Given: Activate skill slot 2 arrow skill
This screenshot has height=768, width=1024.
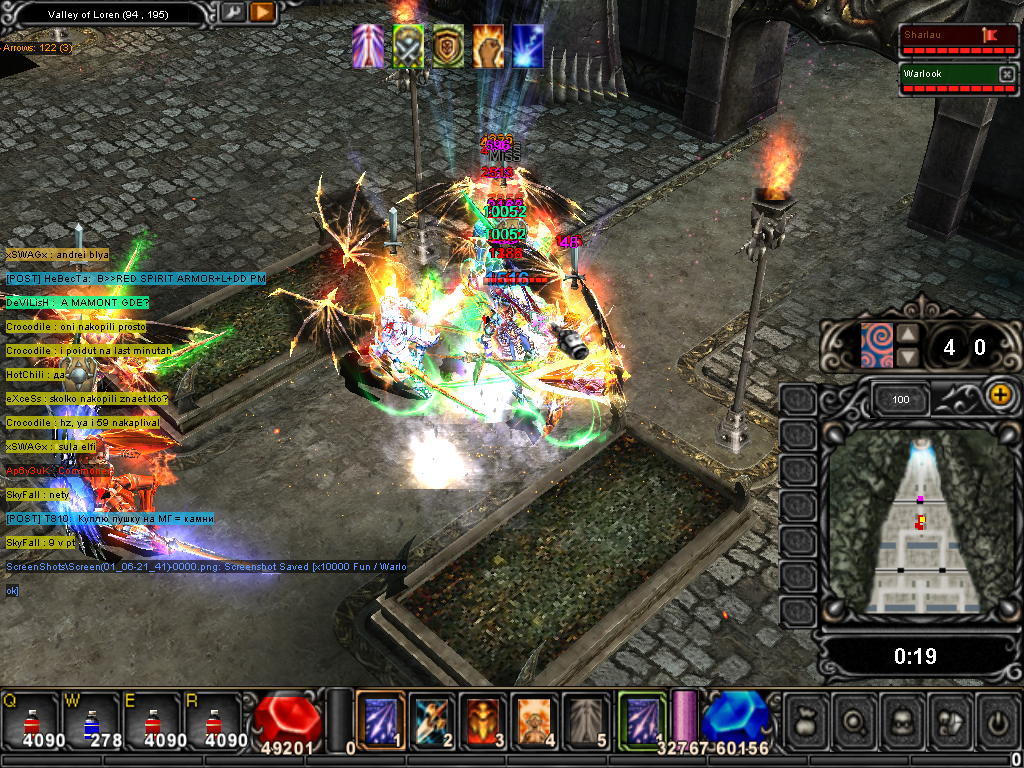Looking at the screenshot, I should tap(432, 718).
